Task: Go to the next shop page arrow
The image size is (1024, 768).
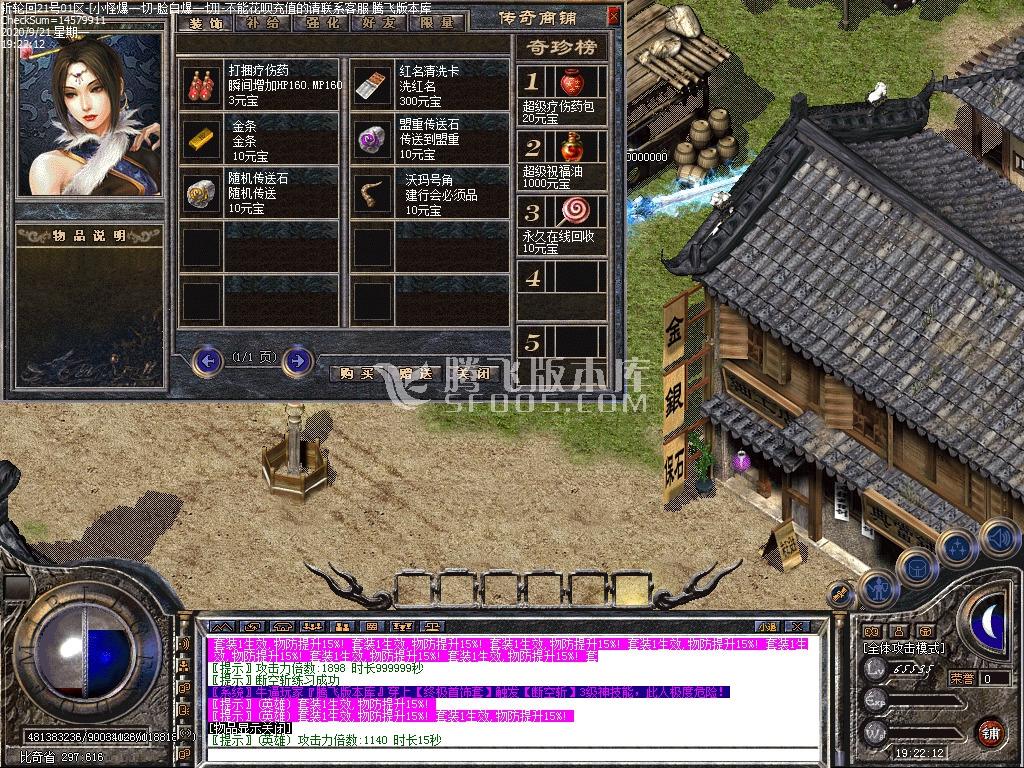Action: click(x=297, y=359)
